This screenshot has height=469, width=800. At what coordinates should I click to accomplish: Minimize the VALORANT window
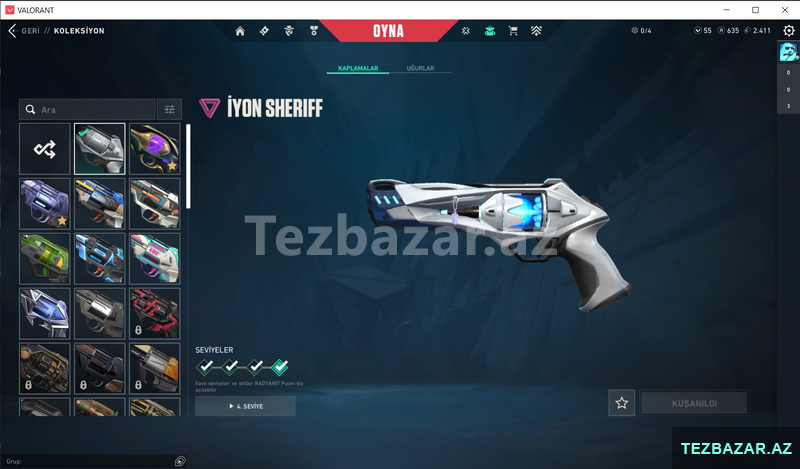pos(727,9)
